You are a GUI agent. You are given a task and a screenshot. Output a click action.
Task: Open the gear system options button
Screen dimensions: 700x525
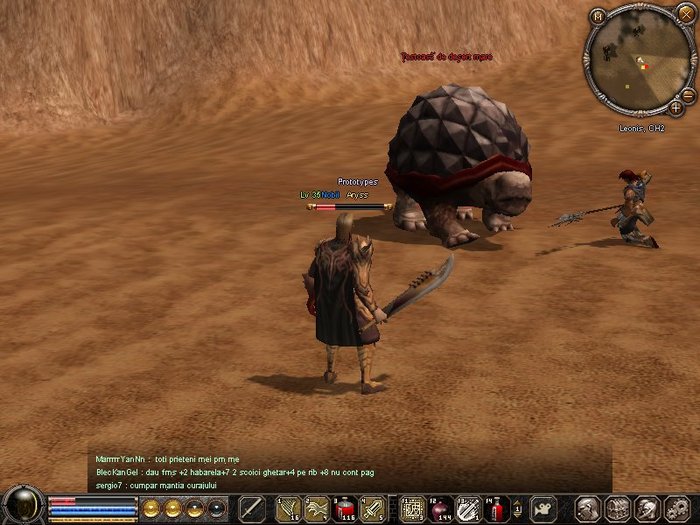click(x=676, y=508)
